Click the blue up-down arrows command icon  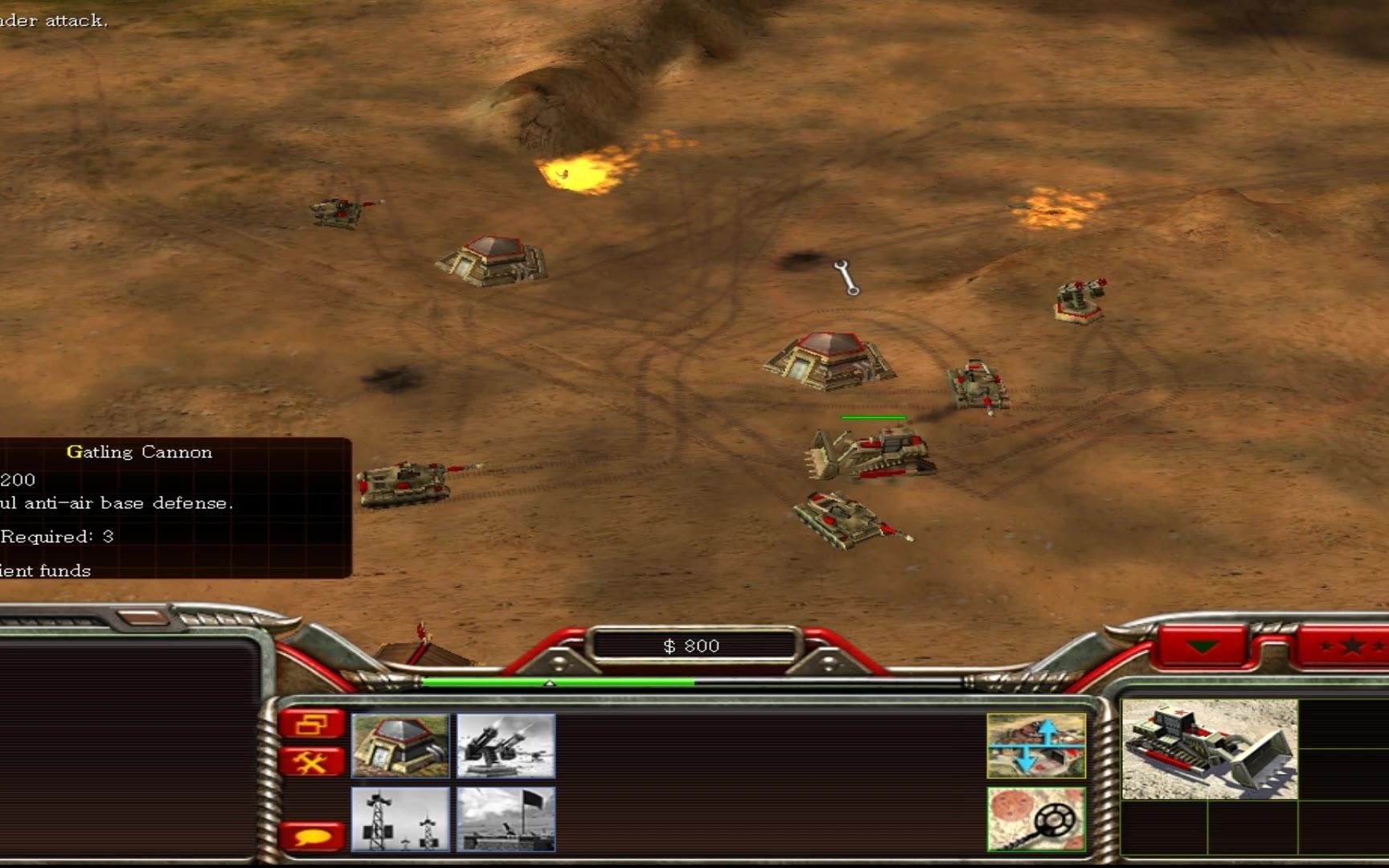pos(1035,745)
